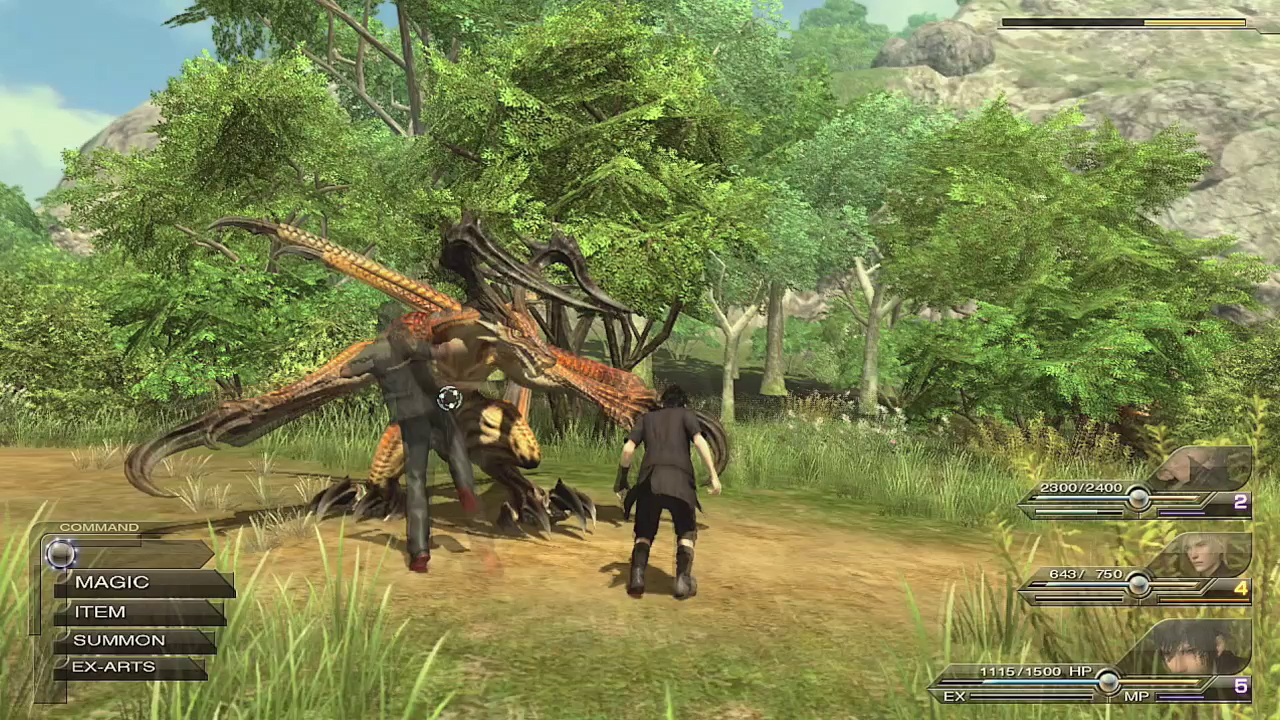Pick the party member portrait with 2300/2400 HP
Image resolution: width=1280 pixels, height=720 pixels.
tap(1203, 467)
